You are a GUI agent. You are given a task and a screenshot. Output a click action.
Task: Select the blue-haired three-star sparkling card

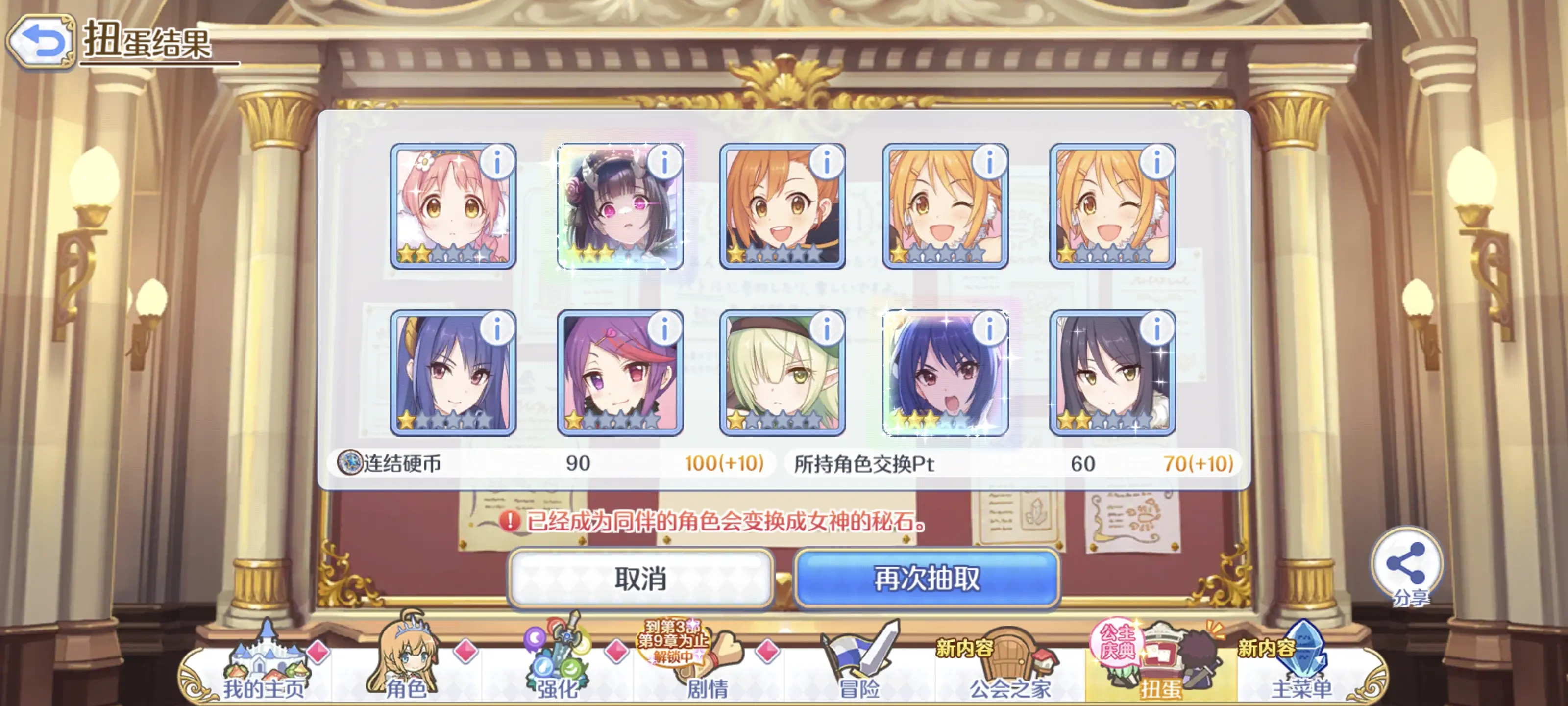[945, 373]
